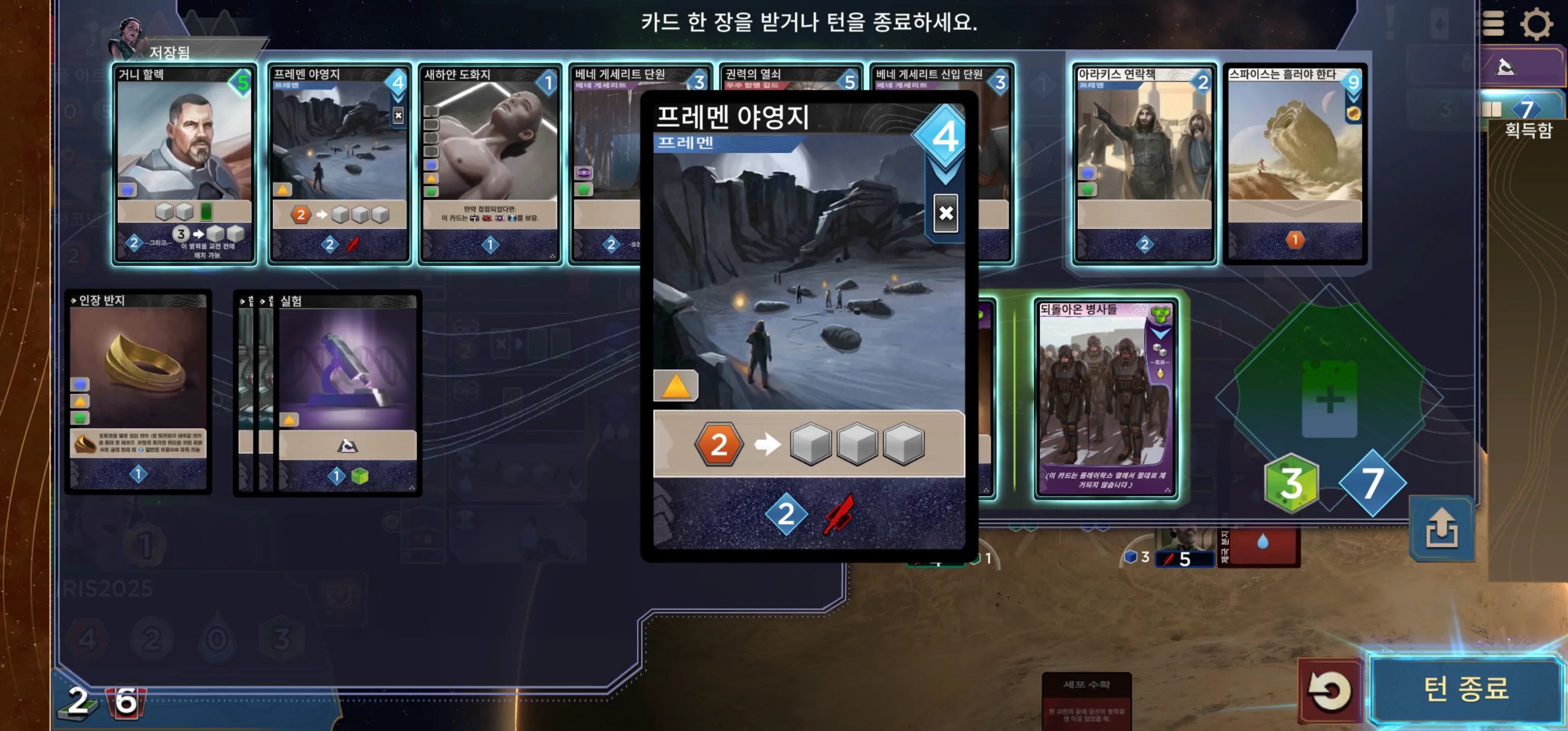Select the 베네 게세리트 단원 card
This screenshot has width=1568, height=731.
[x=606, y=164]
